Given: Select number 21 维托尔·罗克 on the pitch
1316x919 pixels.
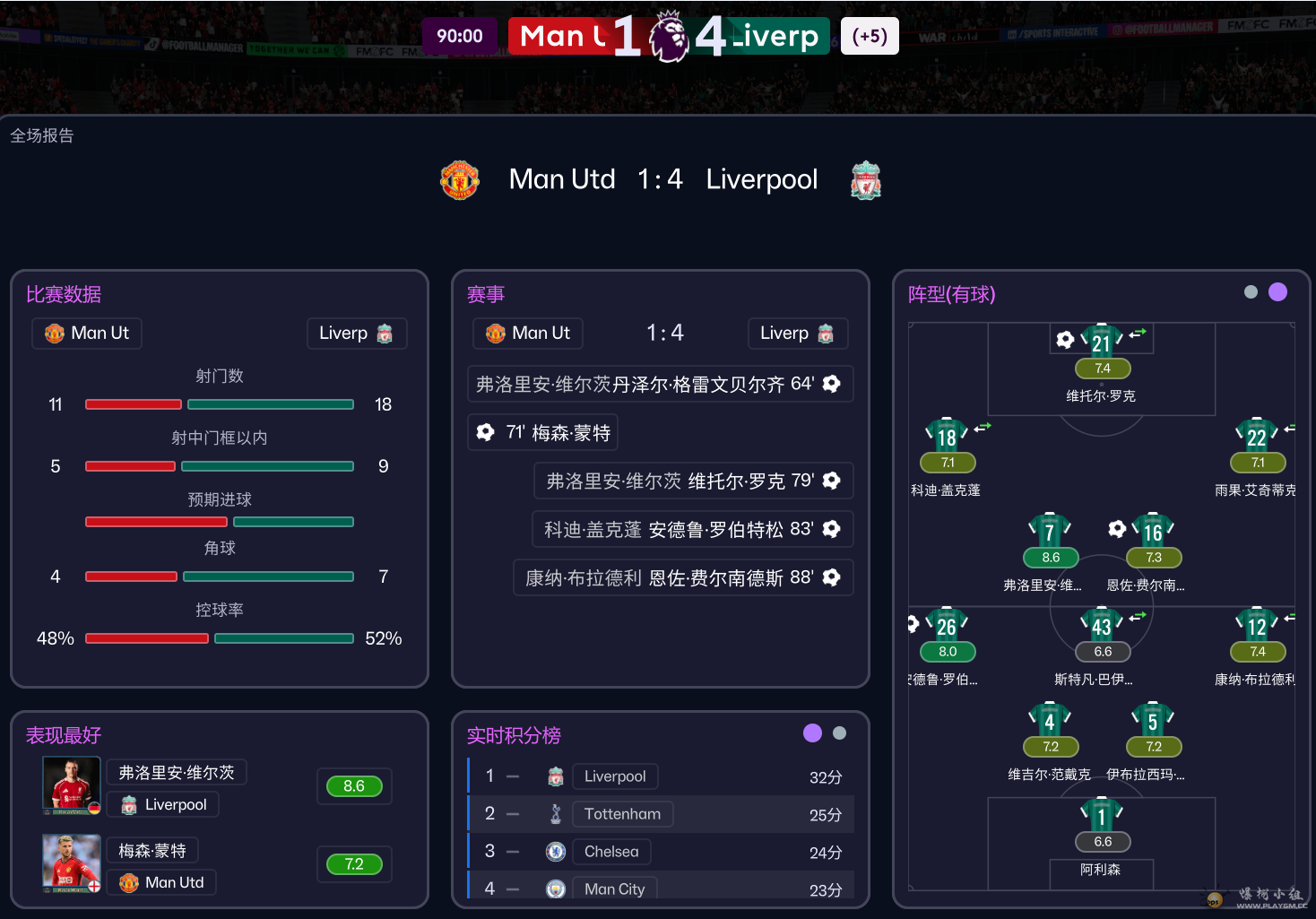Looking at the screenshot, I should click(1101, 342).
